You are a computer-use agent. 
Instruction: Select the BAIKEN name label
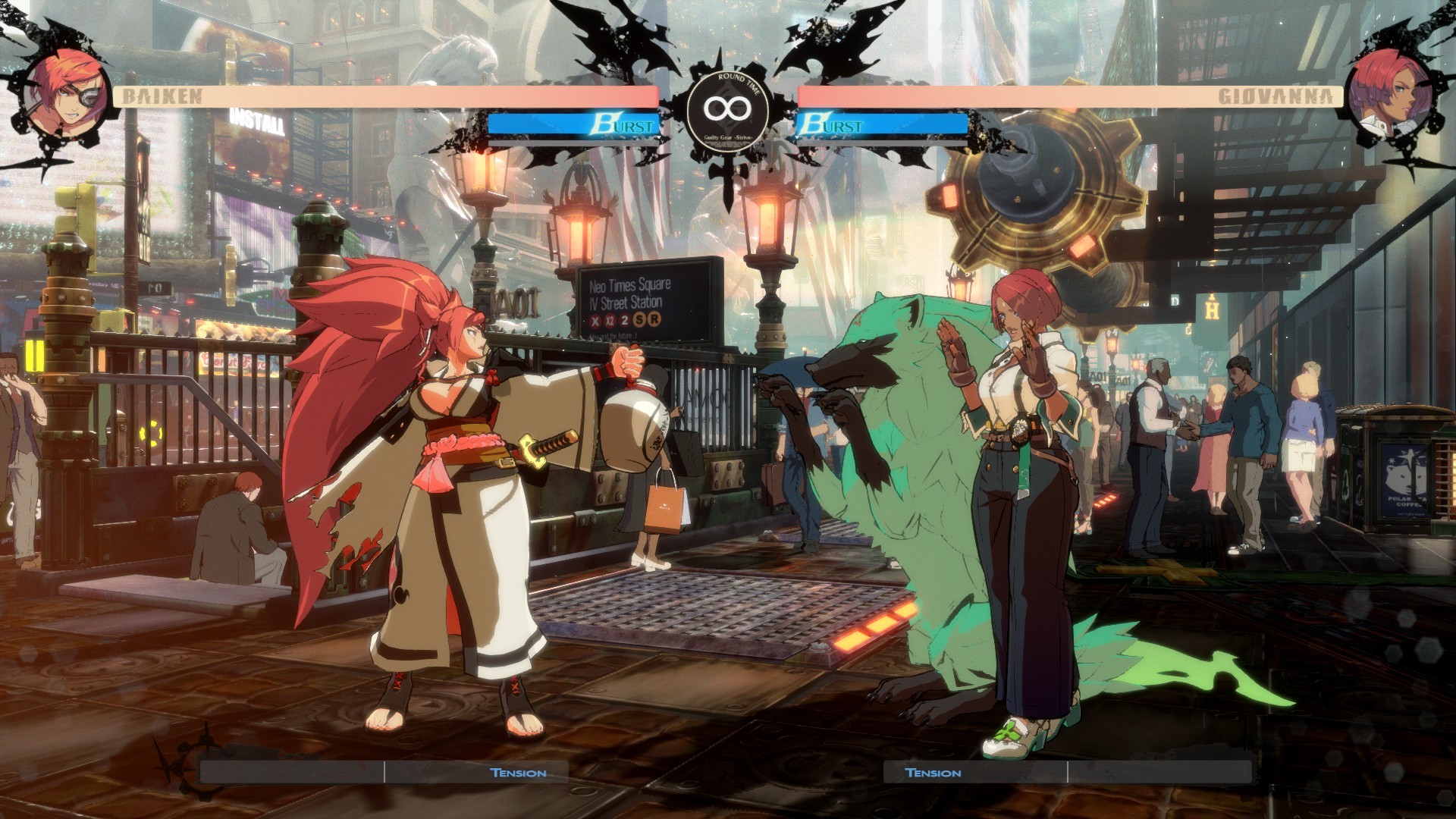[x=162, y=95]
